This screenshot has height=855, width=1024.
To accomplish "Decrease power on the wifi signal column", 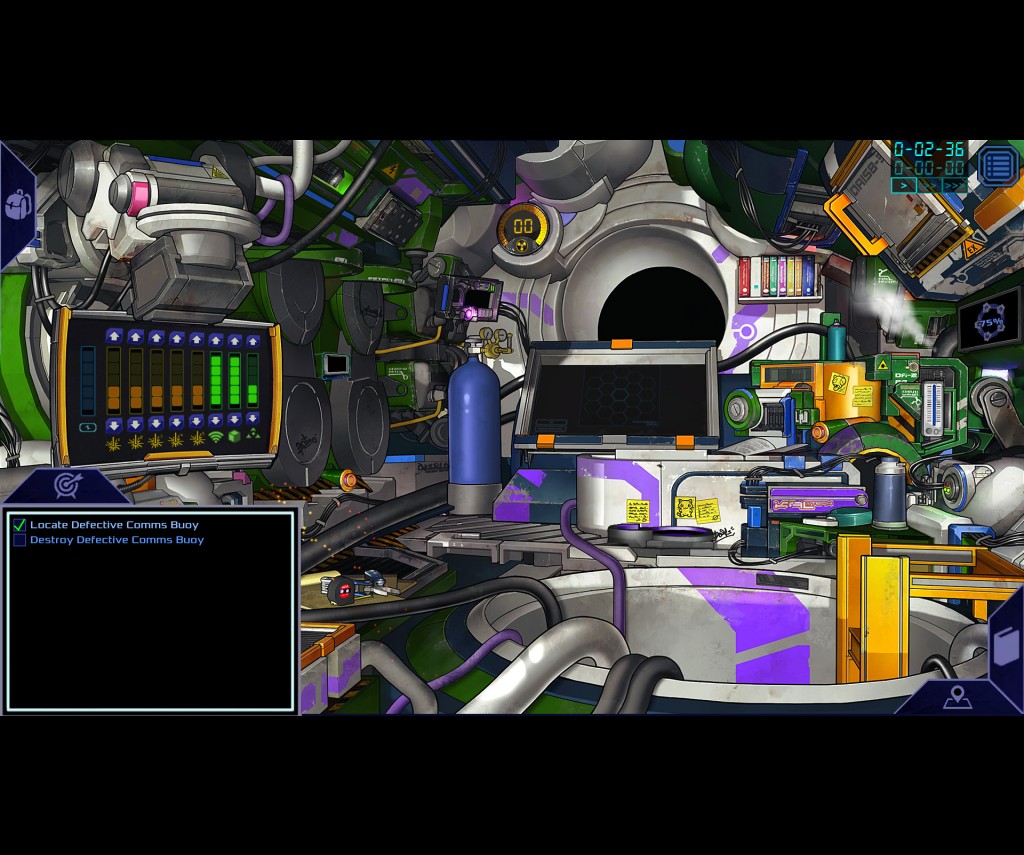I will 215,420.
